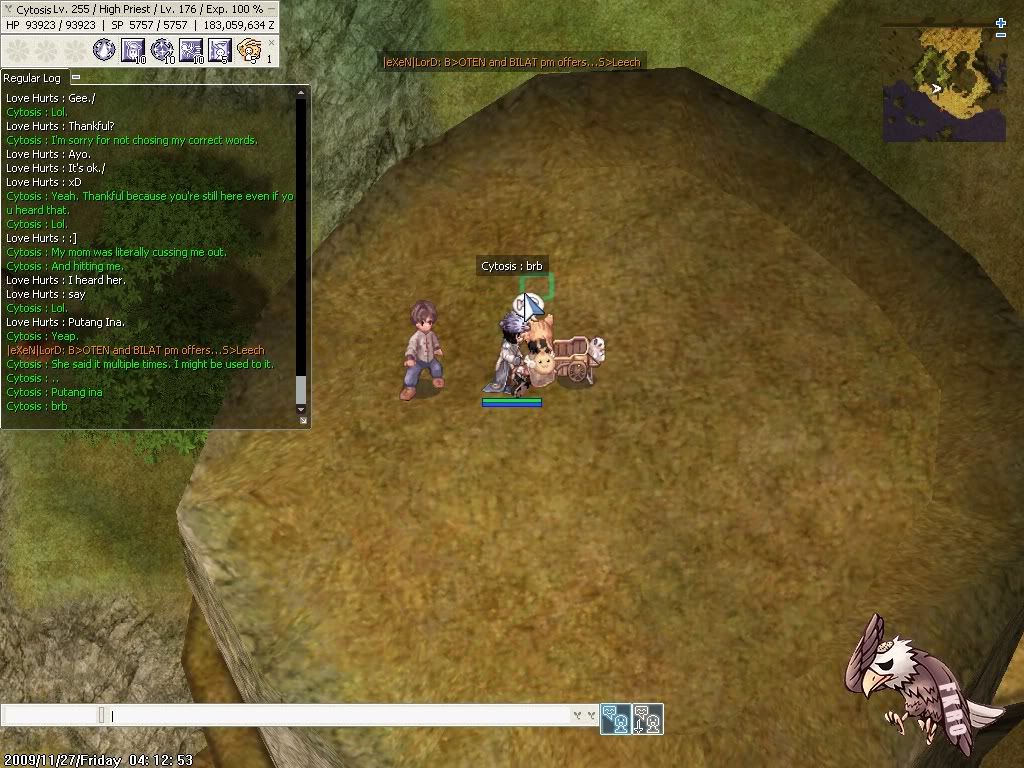Focus the chat message input field
1024x768 pixels.
(x=340, y=715)
